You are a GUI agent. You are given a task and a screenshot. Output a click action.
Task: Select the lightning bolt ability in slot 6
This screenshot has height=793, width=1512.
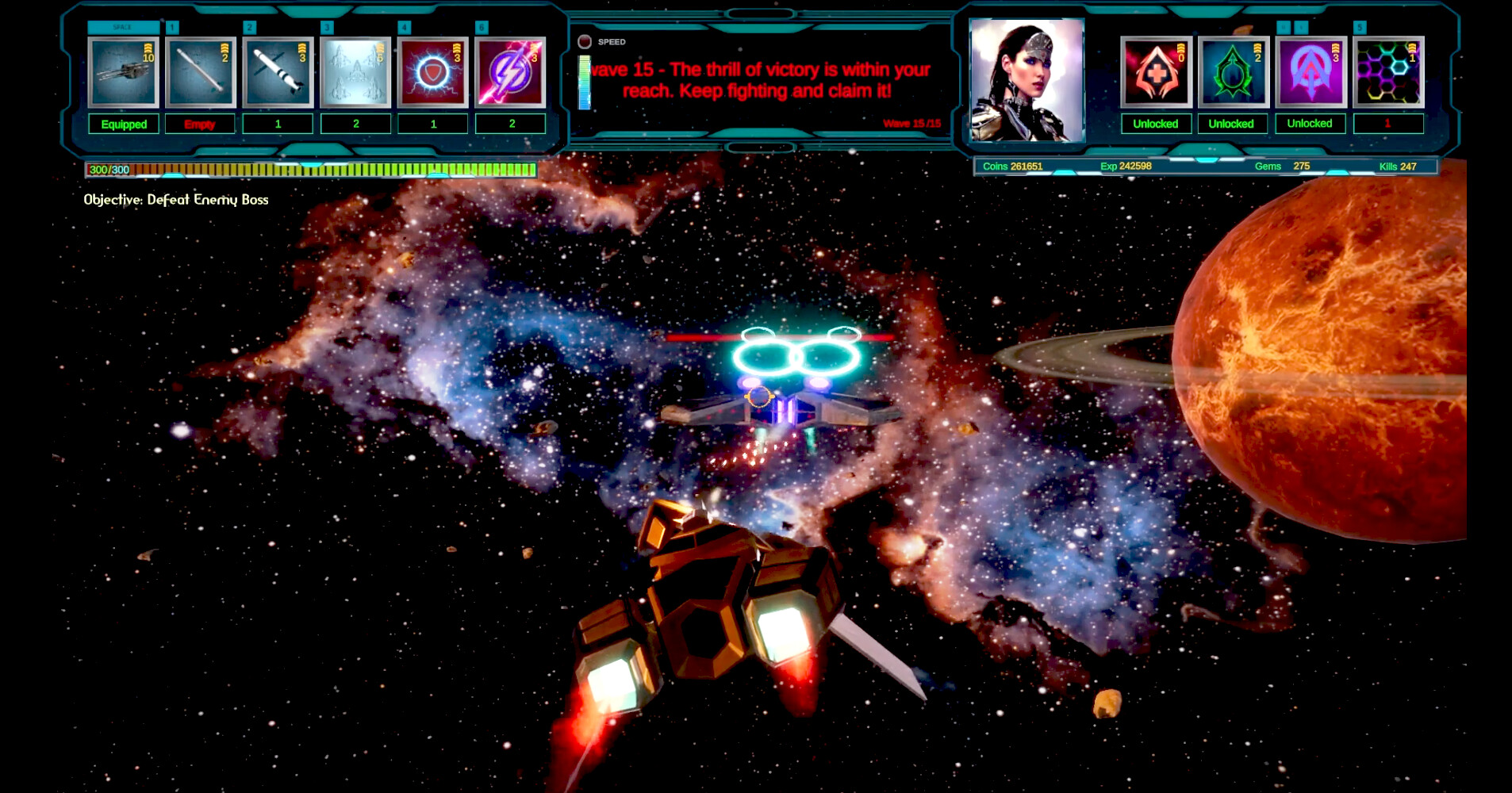(x=511, y=73)
